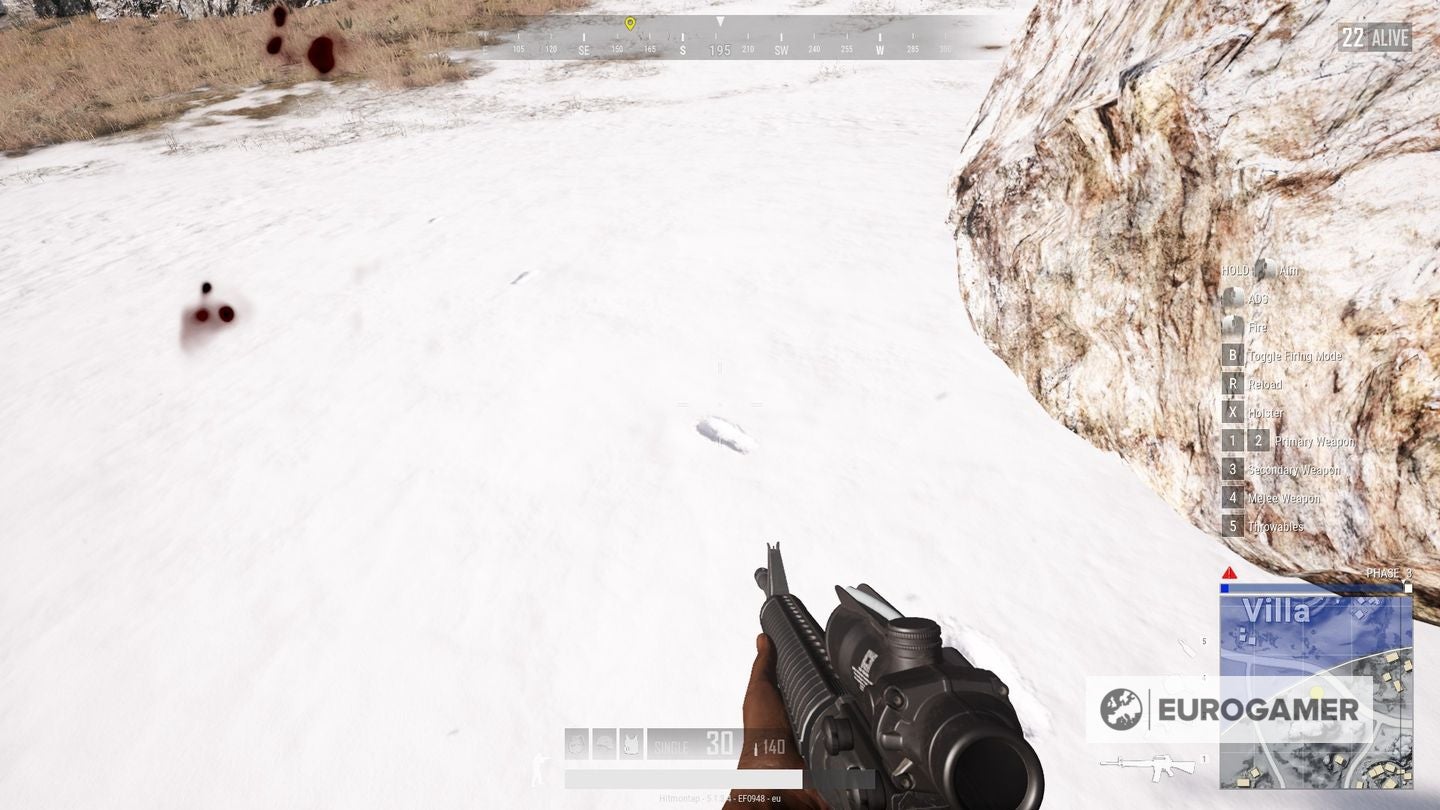Viewport: 1440px width, 810px height.
Task: Click the PHASE 3 label
Action: (1387, 573)
